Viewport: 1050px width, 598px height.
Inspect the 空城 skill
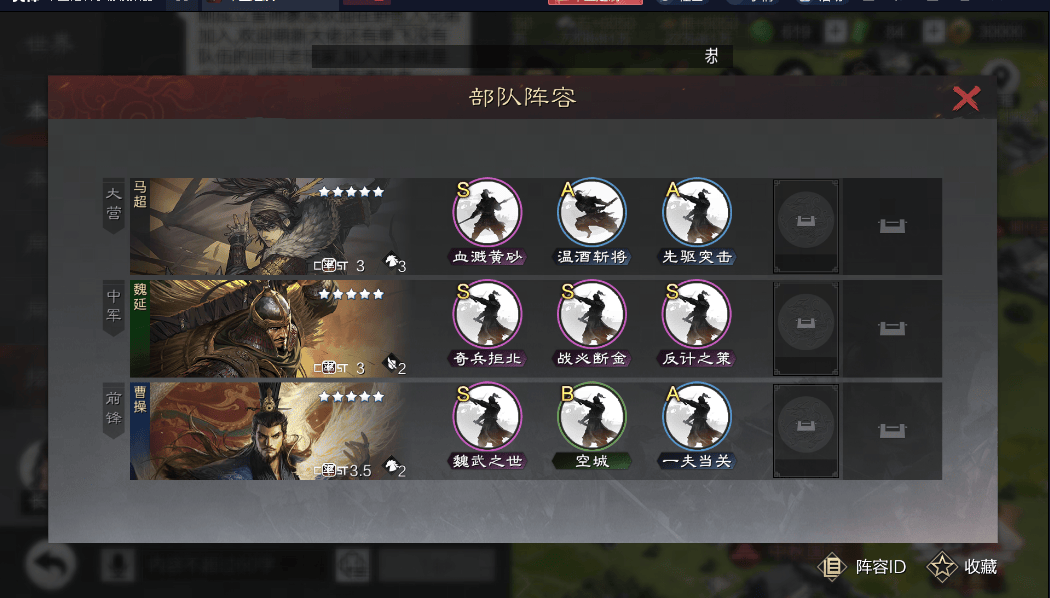point(592,416)
